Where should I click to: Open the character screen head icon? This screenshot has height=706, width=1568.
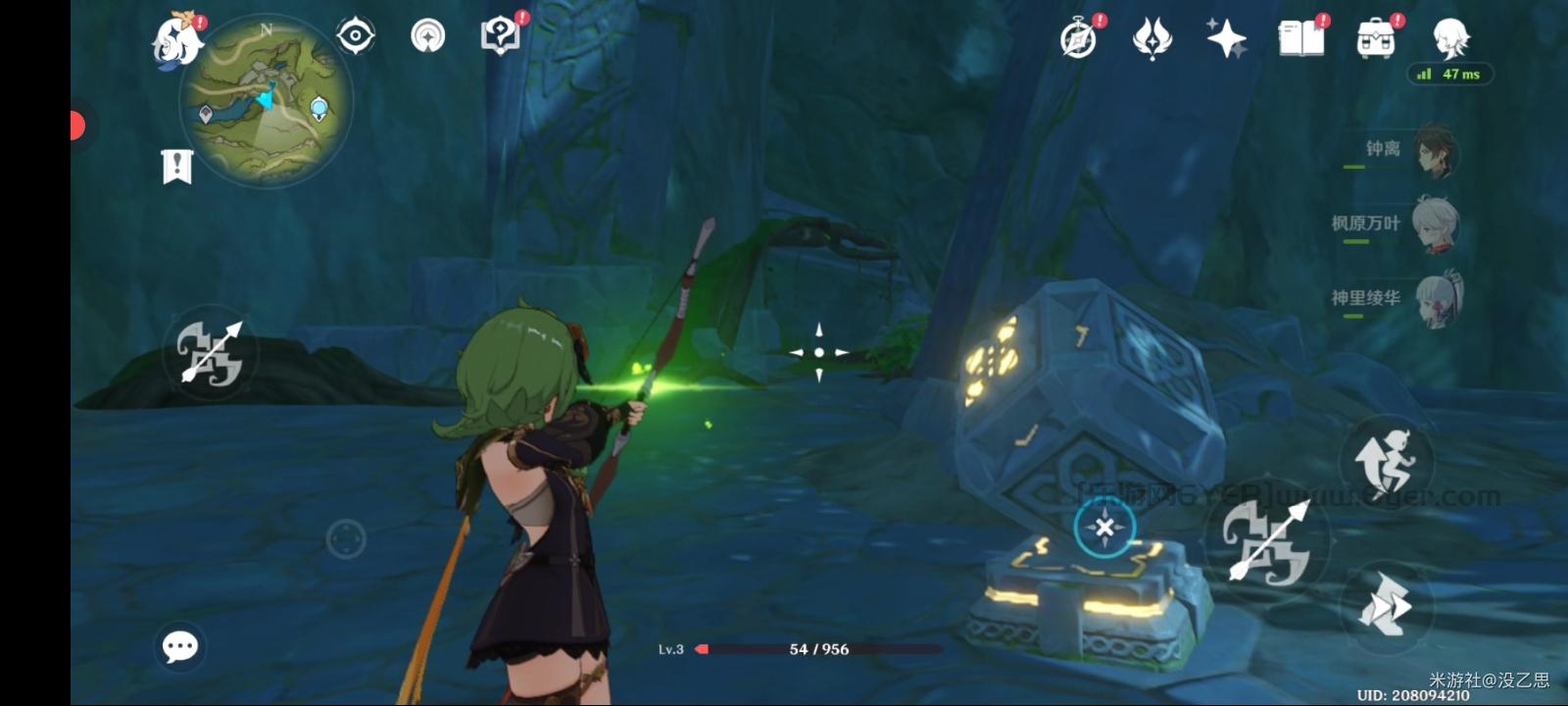click(1450, 39)
